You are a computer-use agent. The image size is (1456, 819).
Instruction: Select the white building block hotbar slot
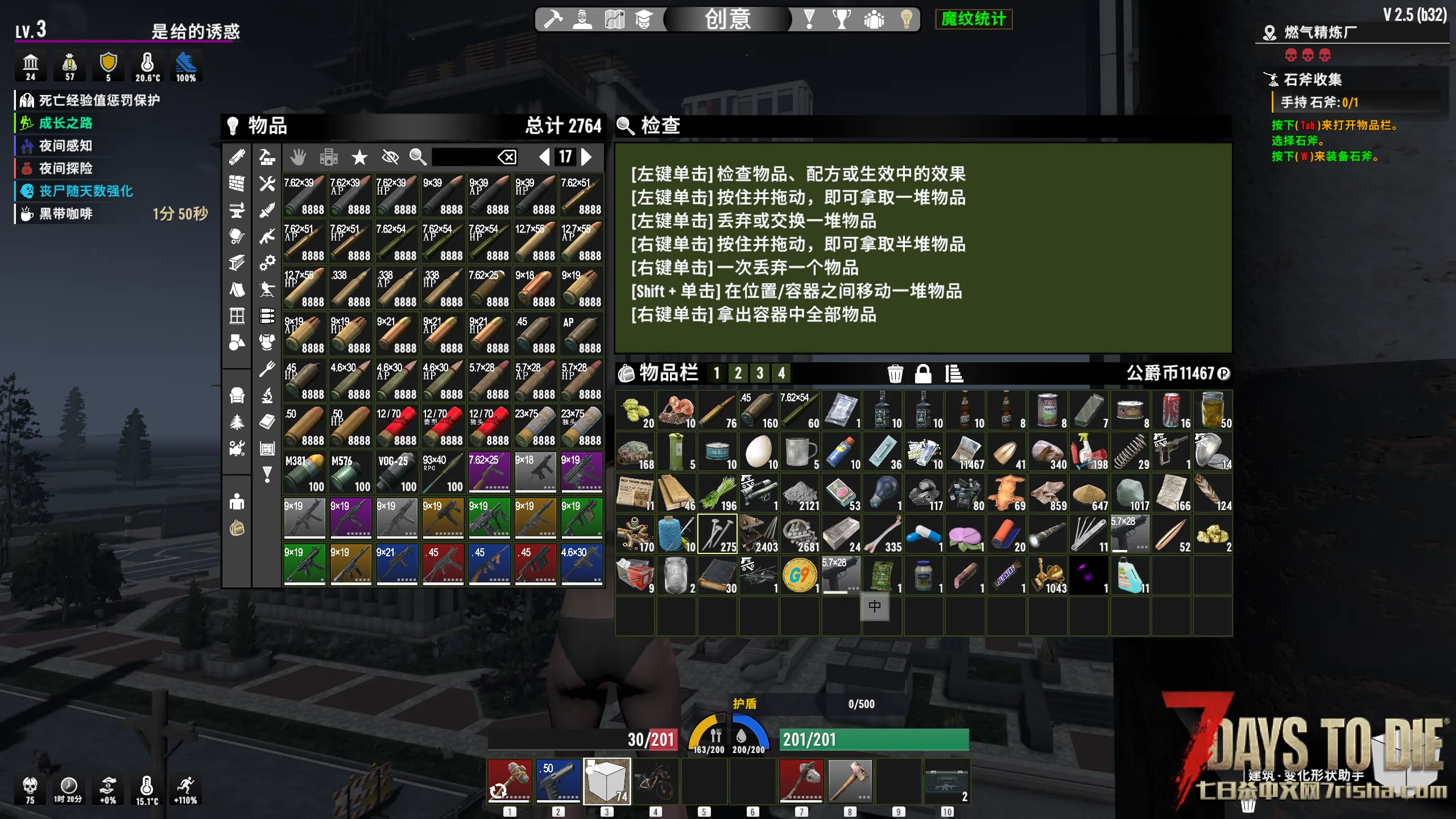click(x=607, y=780)
